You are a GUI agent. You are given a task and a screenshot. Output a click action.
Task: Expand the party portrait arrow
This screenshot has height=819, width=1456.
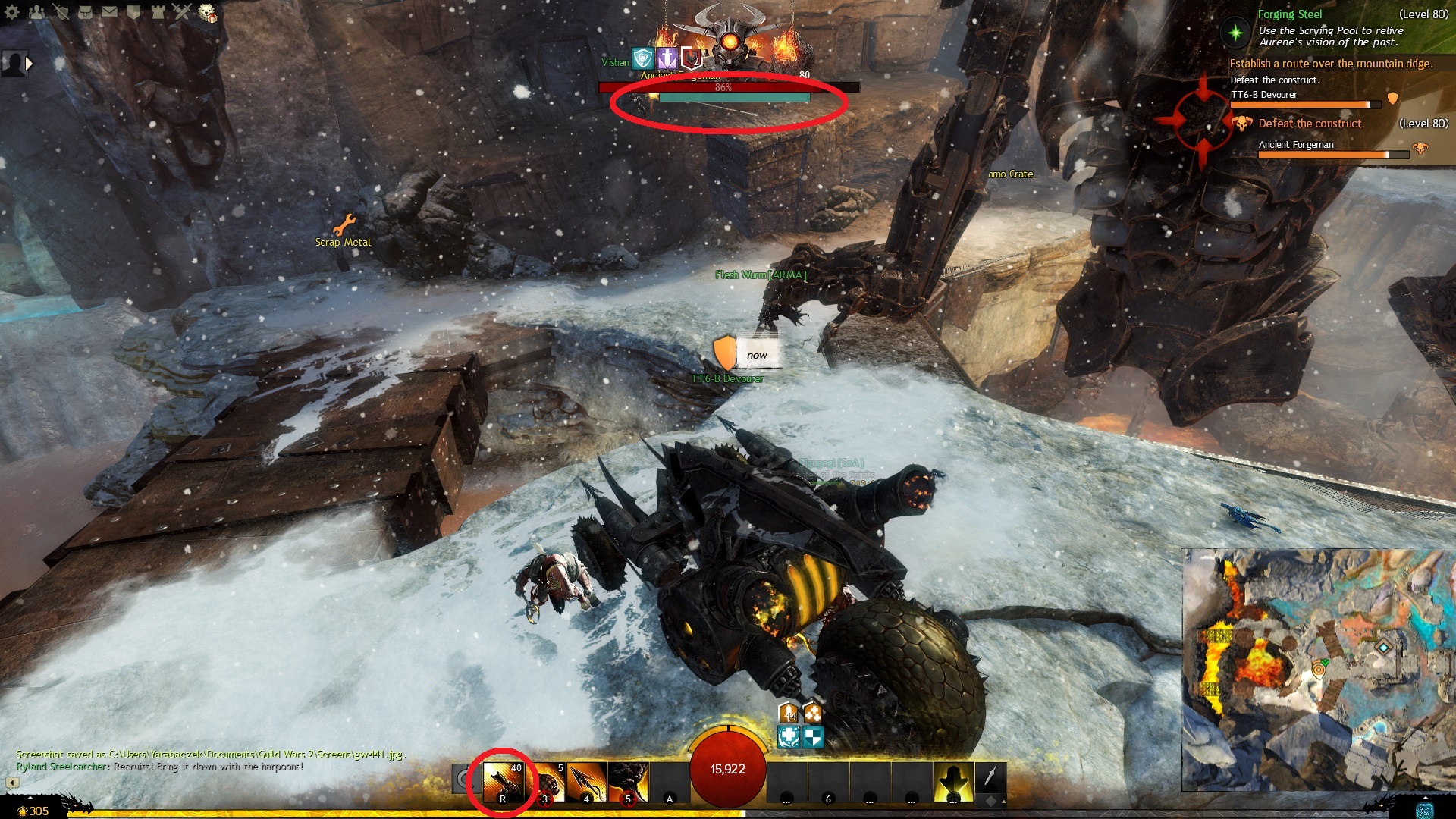30,64
